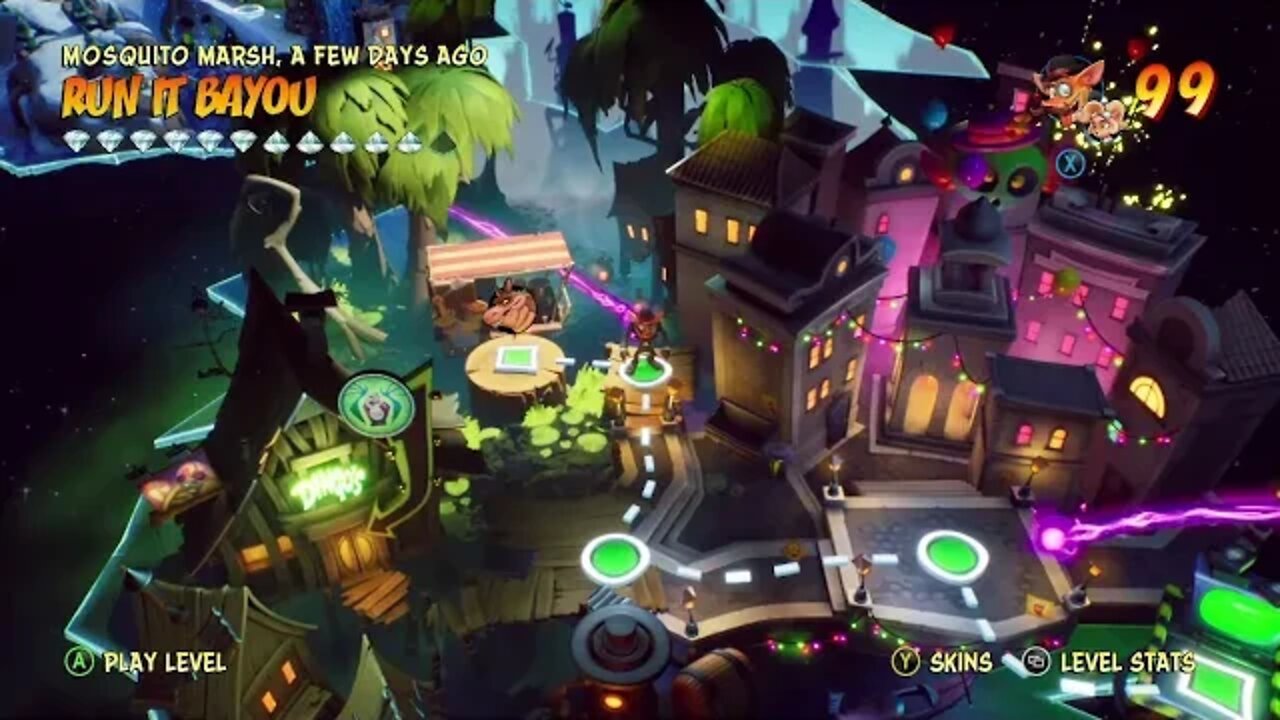Click the Y button icon beside Skins
Viewport: 1280px width, 720px height.
906,661
